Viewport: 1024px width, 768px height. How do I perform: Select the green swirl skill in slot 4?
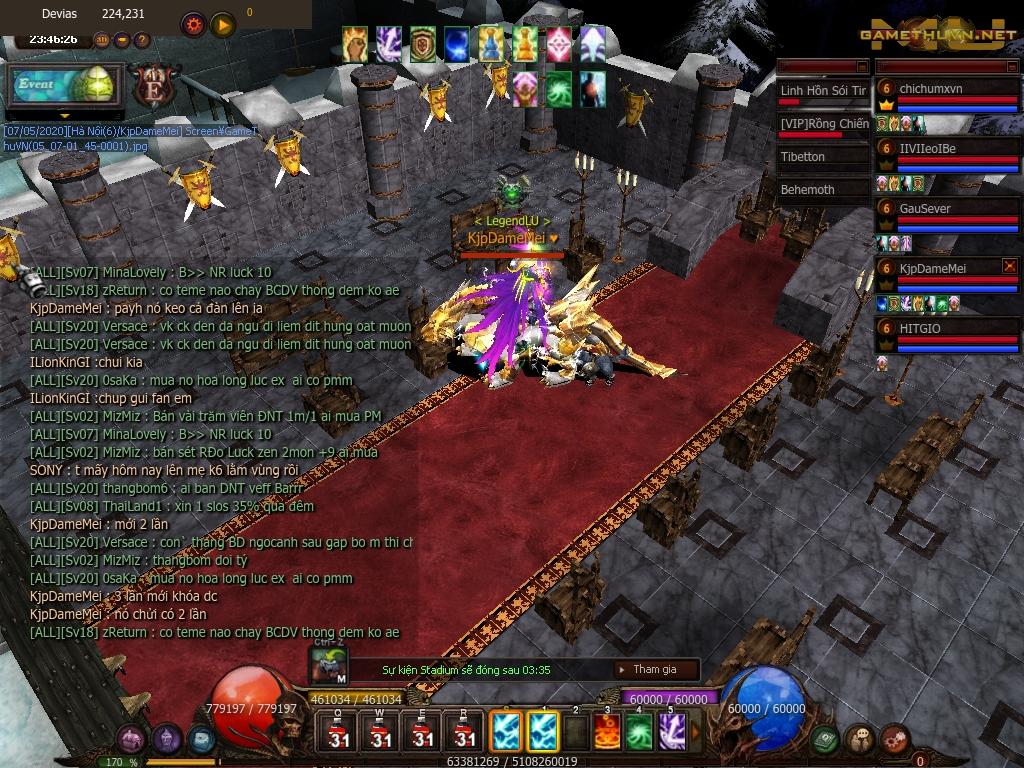tap(639, 731)
